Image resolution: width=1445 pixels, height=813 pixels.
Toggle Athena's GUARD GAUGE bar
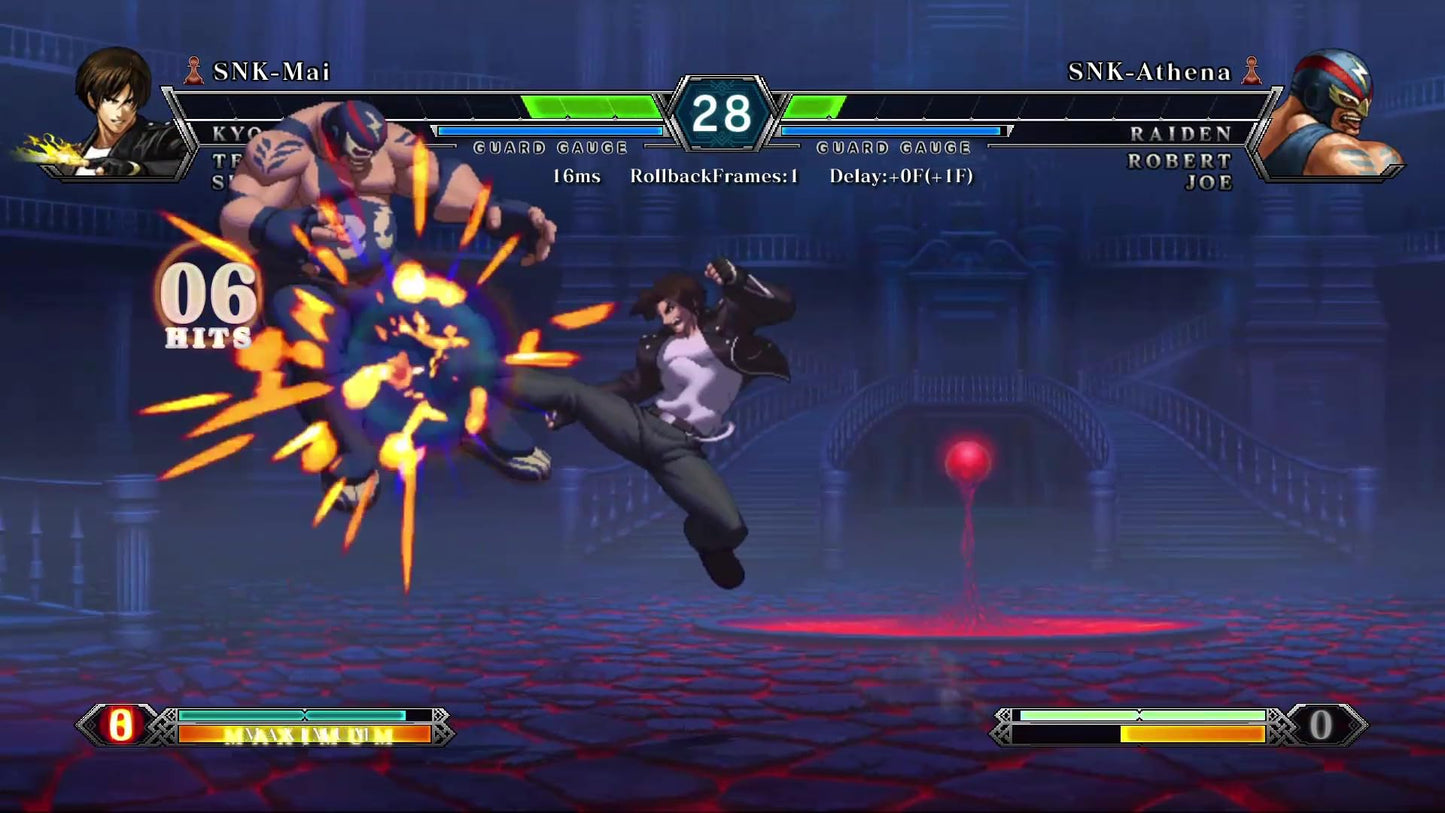895,129
